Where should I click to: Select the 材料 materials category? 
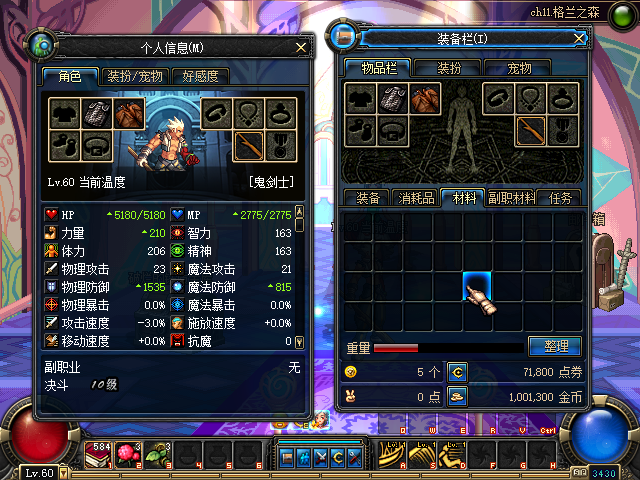click(x=464, y=198)
